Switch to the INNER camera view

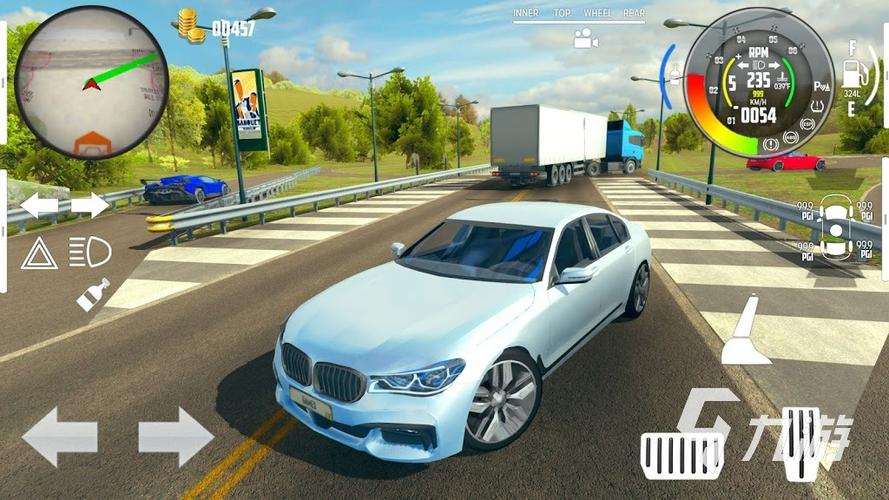tap(526, 14)
